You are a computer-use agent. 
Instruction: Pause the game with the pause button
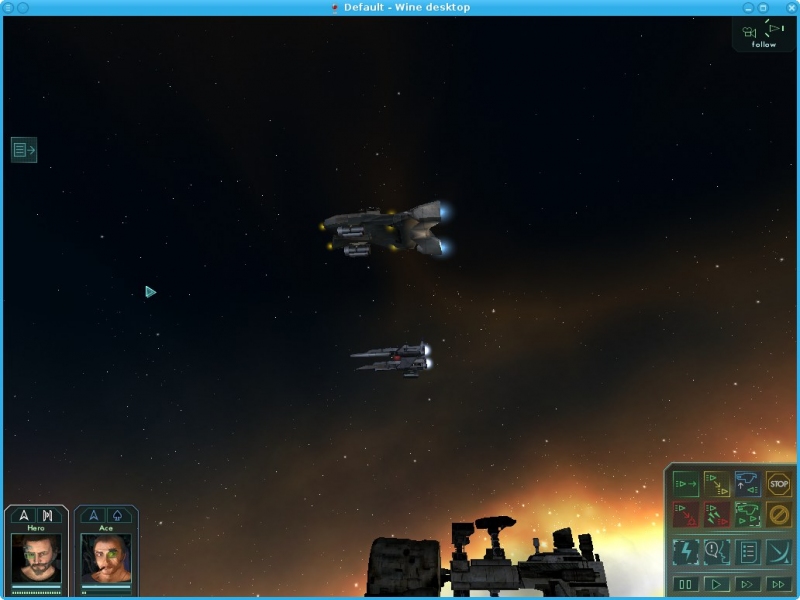click(685, 584)
